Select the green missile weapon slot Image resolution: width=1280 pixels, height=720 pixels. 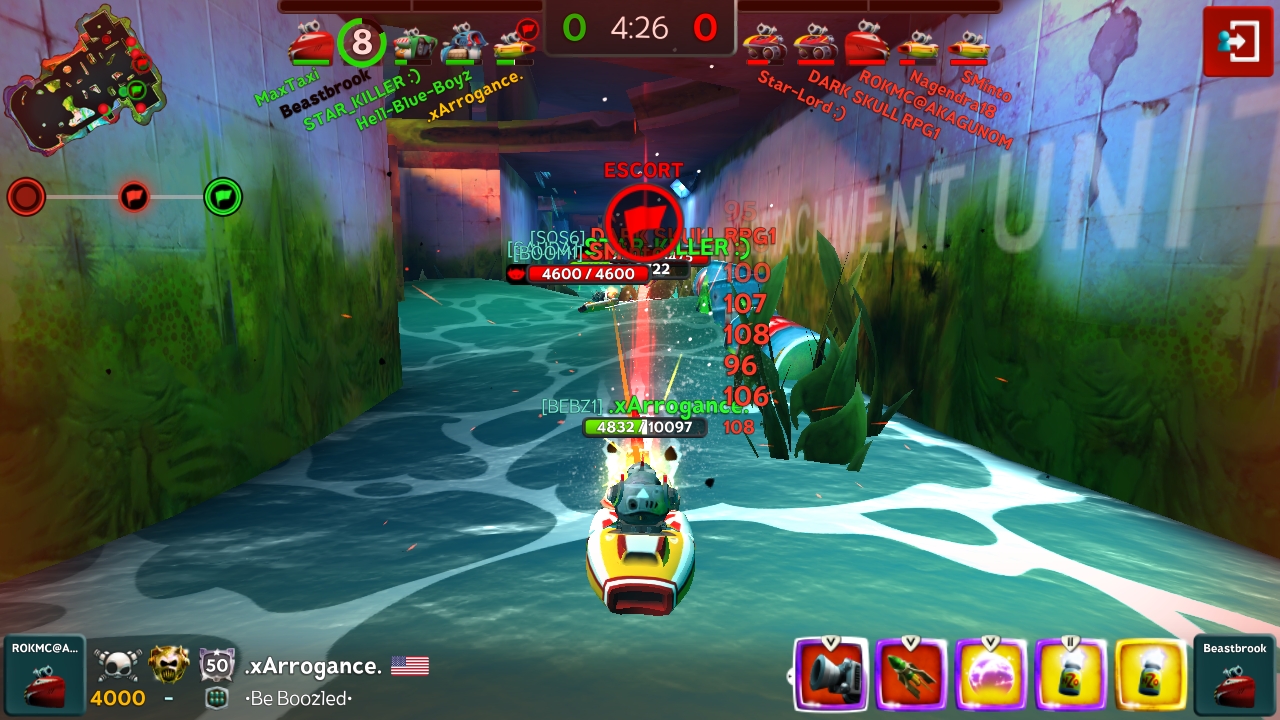point(910,674)
